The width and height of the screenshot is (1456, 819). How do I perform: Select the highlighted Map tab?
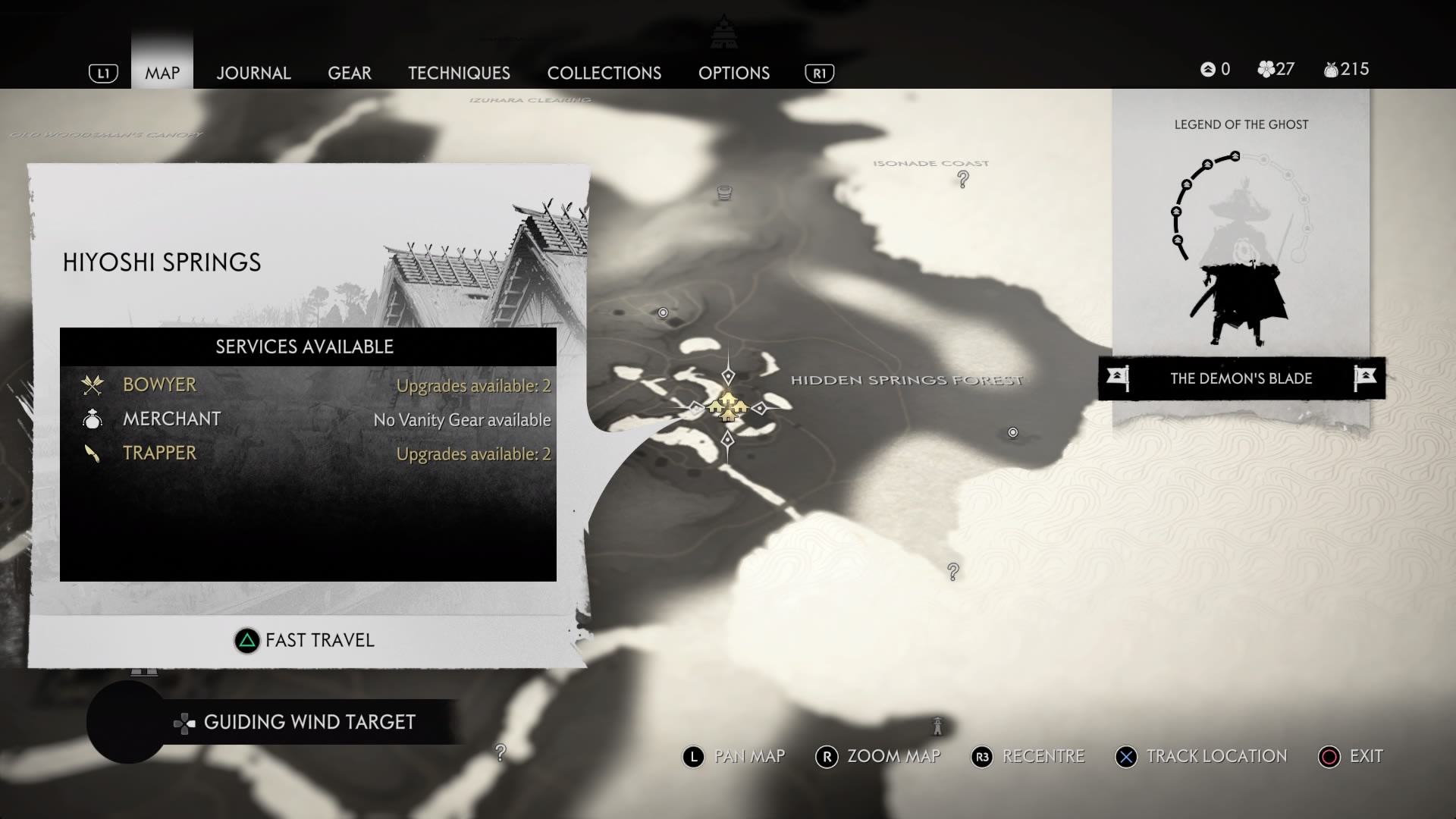pyautogui.click(x=162, y=73)
